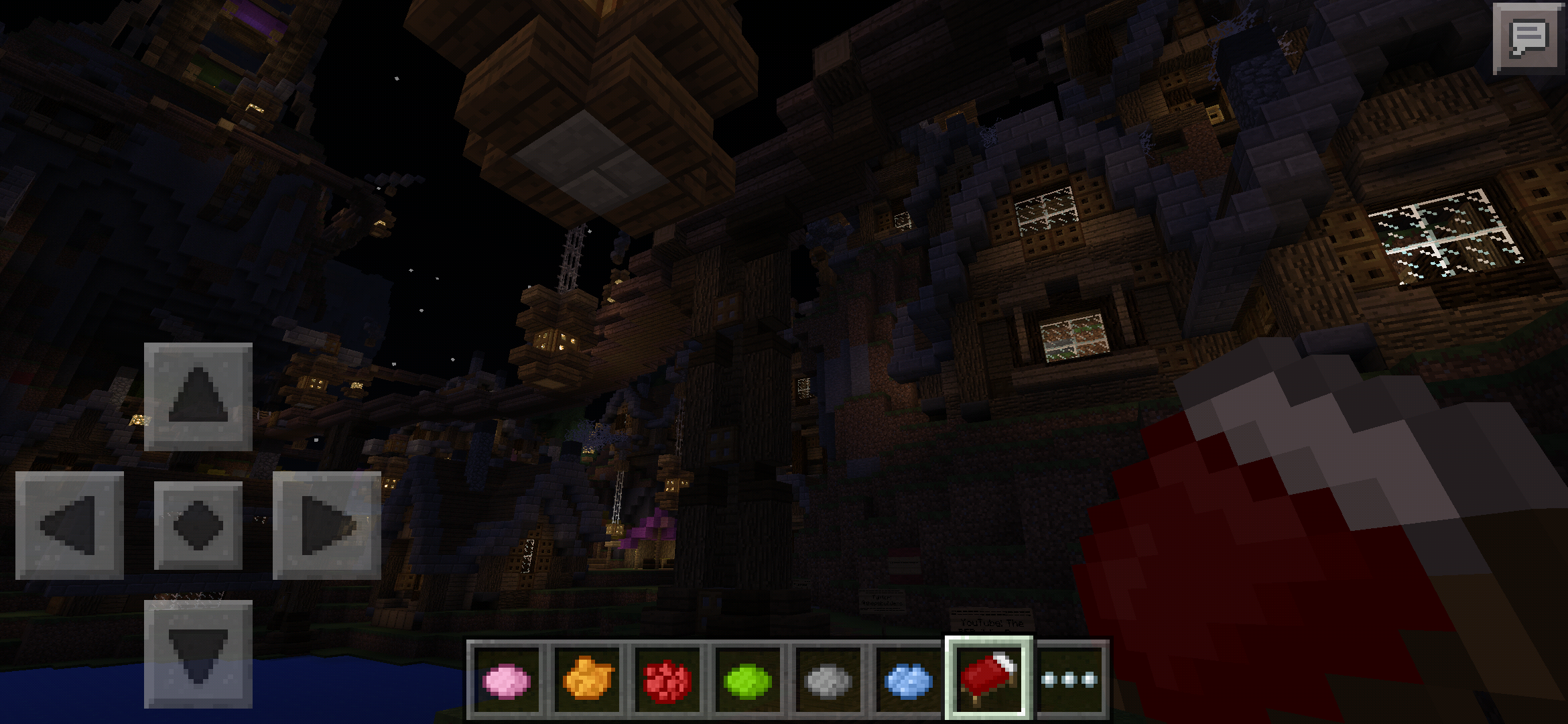Tap the strafe left arrow
The width and height of the screenshot is (1568, 724).
[70, 525]
